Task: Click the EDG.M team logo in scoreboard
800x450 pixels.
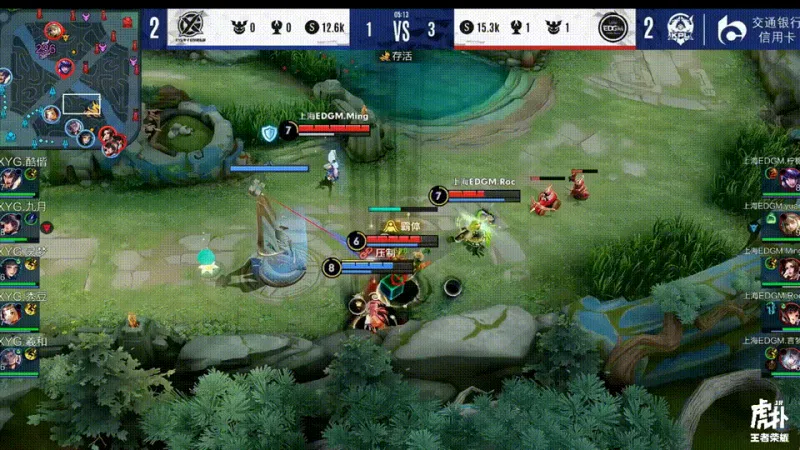Action: click(x=611, y=29)
